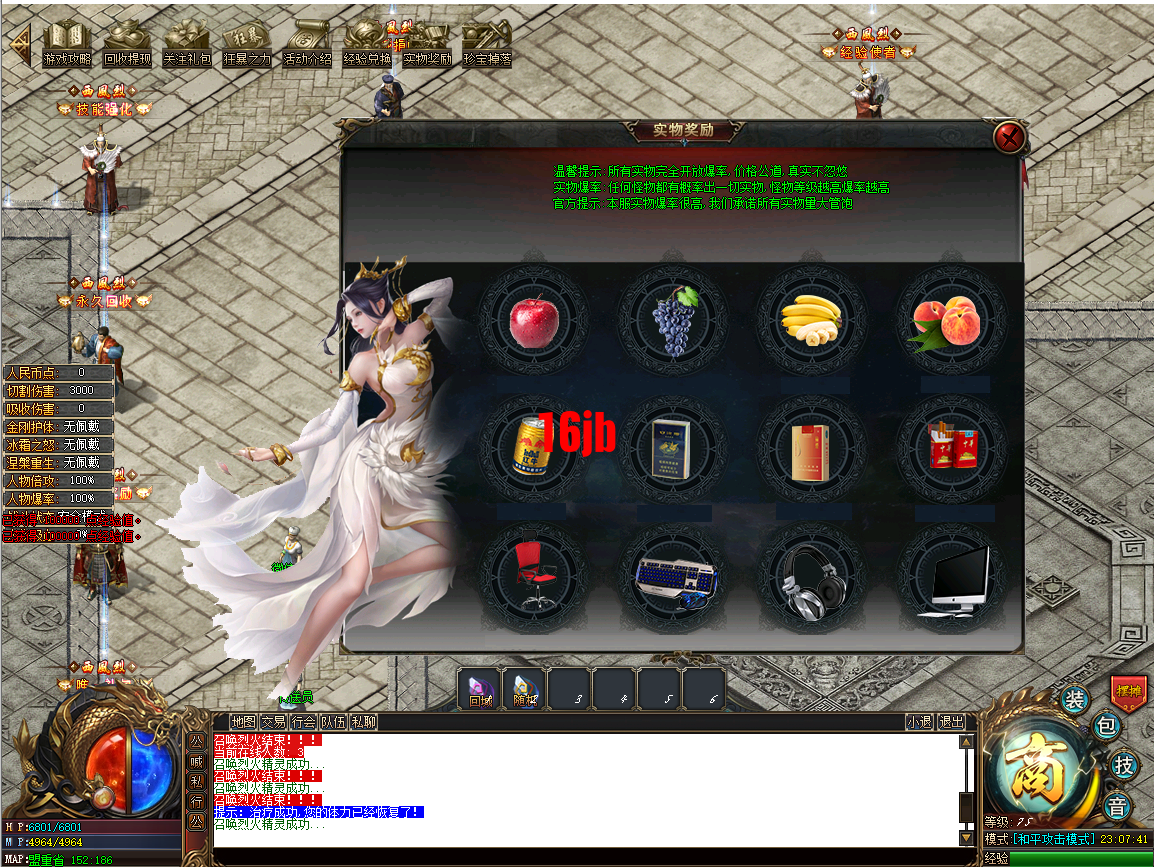Open the 游戏攻略 game guide
The width and height of the screenshot is (1154, 867).
pyautogui.click(x=67, y=46)
